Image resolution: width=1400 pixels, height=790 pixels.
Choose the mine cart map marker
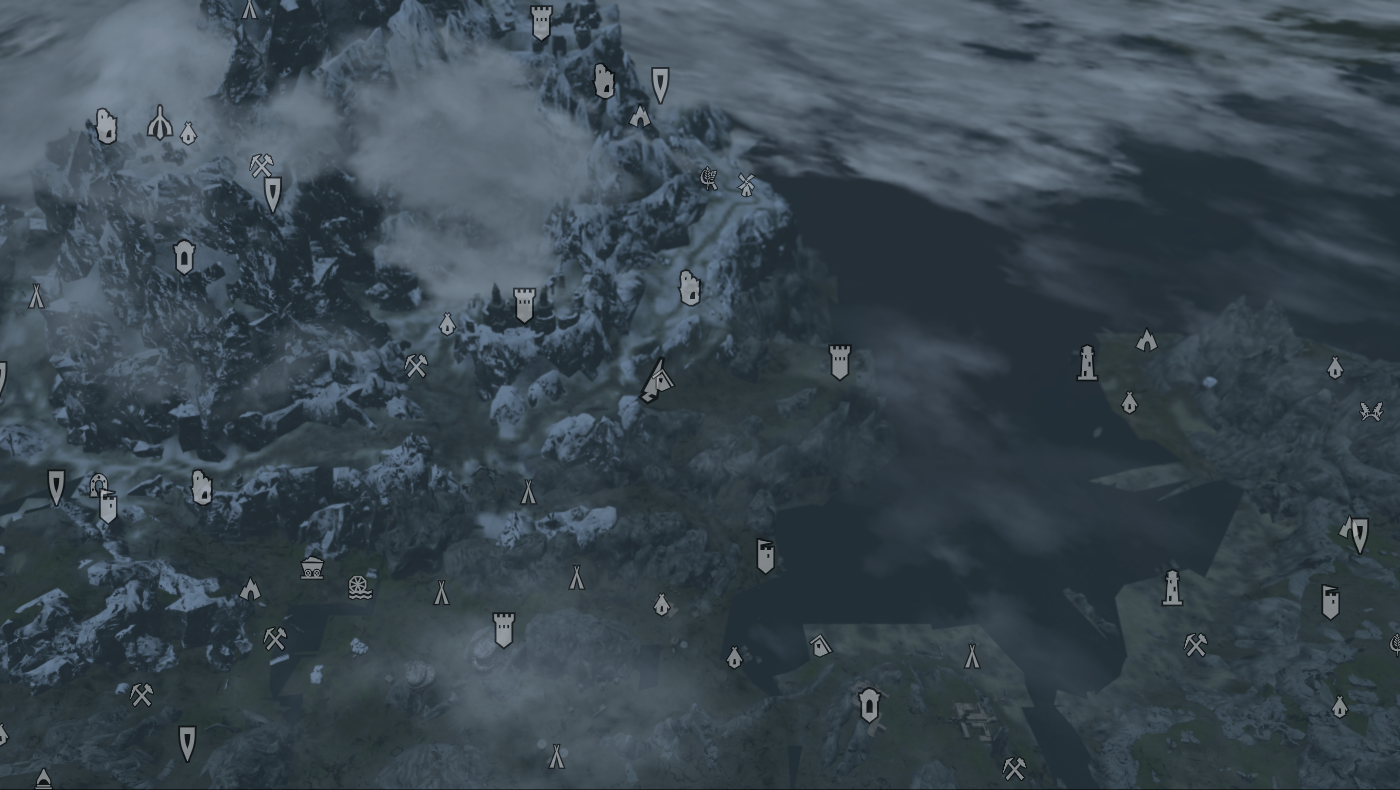pos(312,568)
